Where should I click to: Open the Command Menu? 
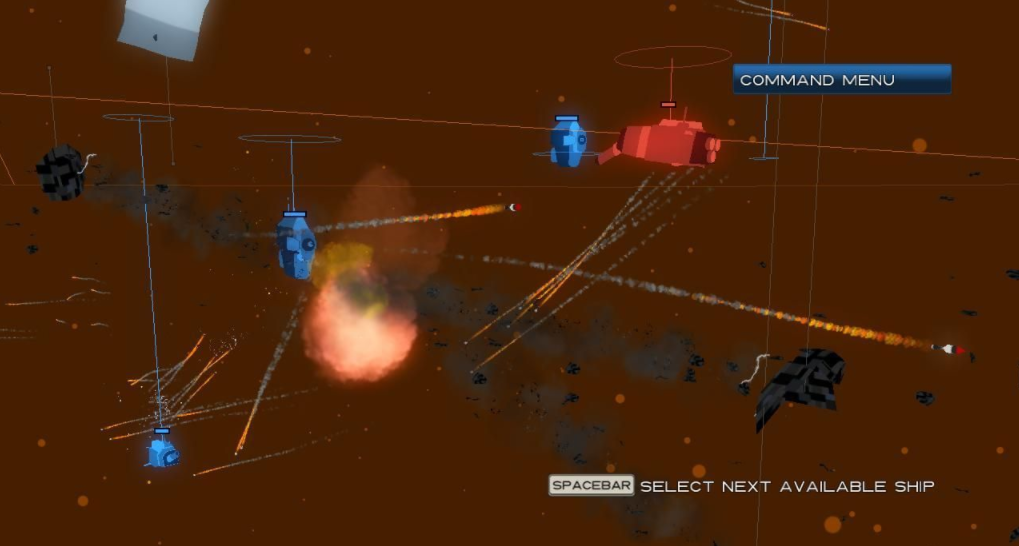(x=841, y=80)
